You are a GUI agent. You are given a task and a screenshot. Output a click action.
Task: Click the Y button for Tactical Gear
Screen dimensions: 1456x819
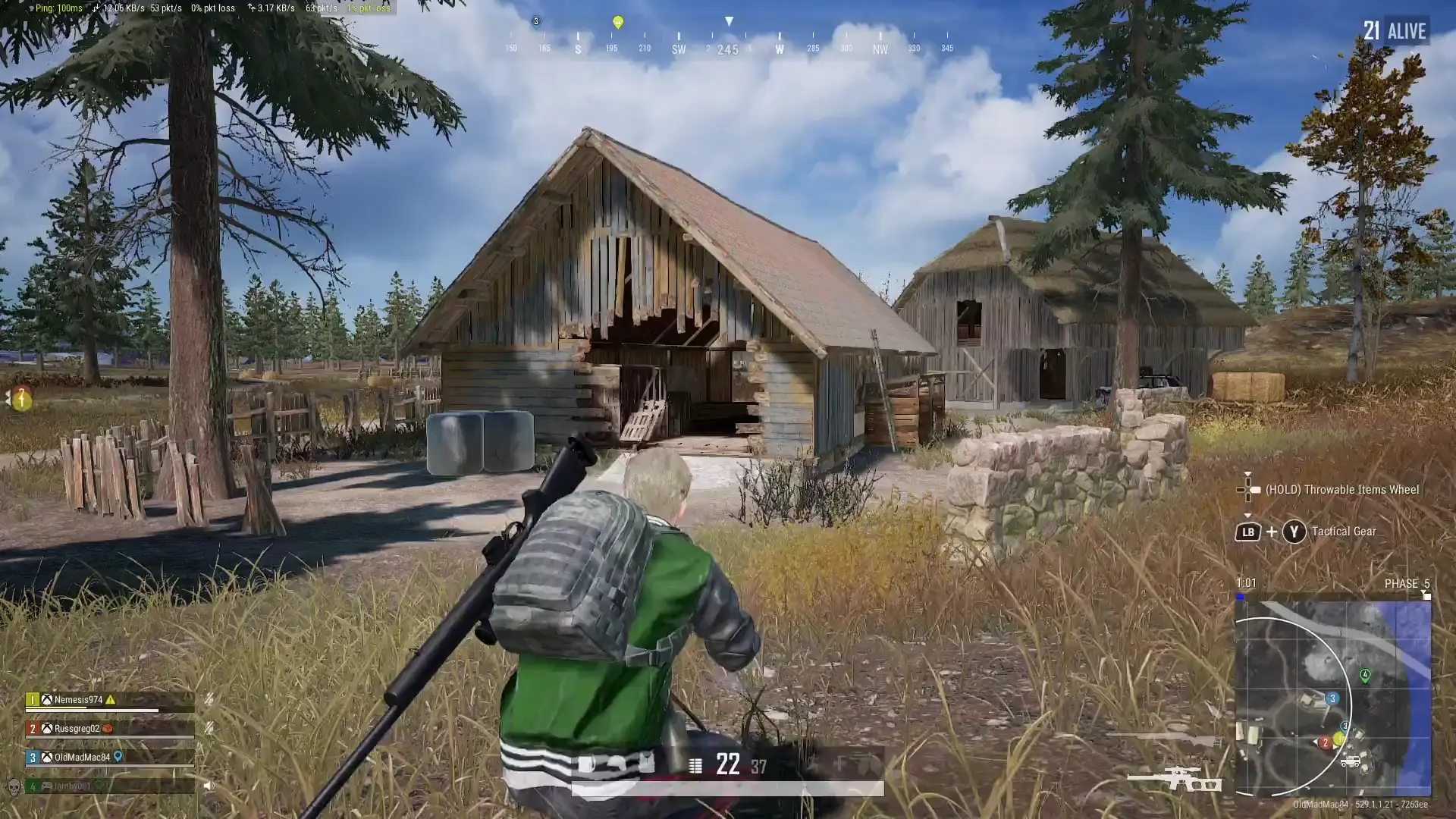pyautogui.click(x=1294, y=532)
